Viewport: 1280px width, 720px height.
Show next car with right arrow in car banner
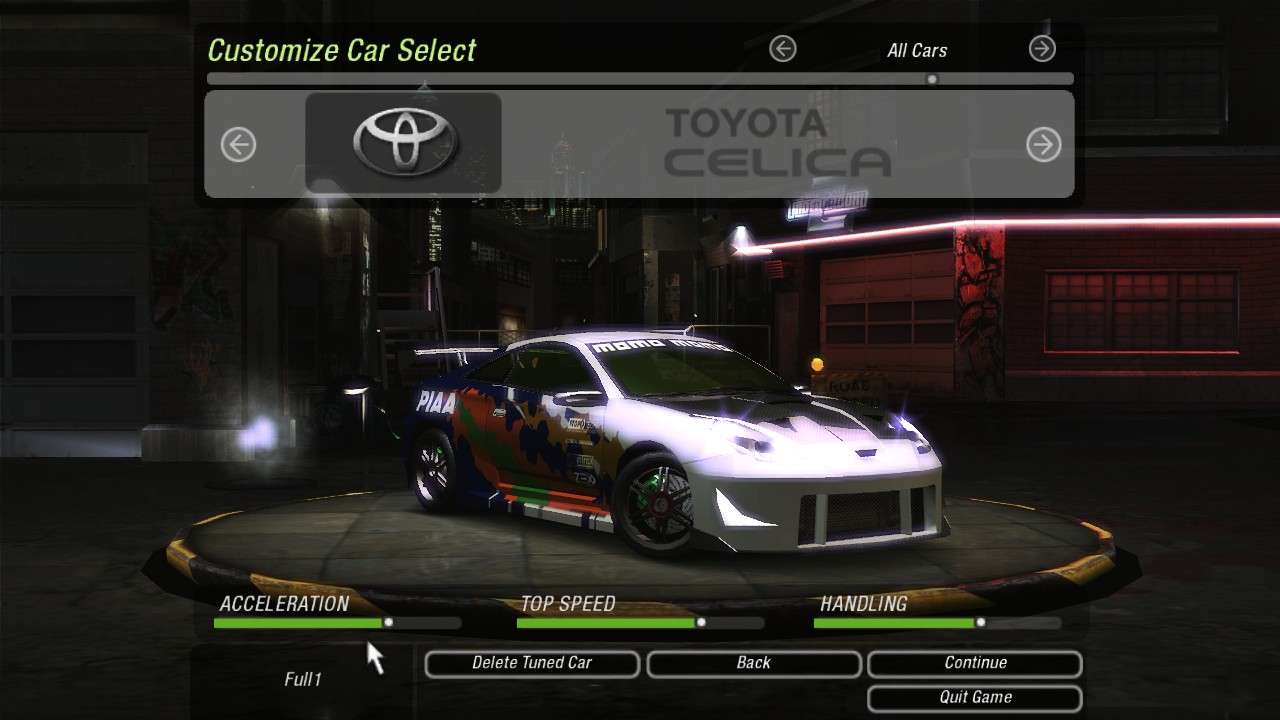click(1043, 145)
